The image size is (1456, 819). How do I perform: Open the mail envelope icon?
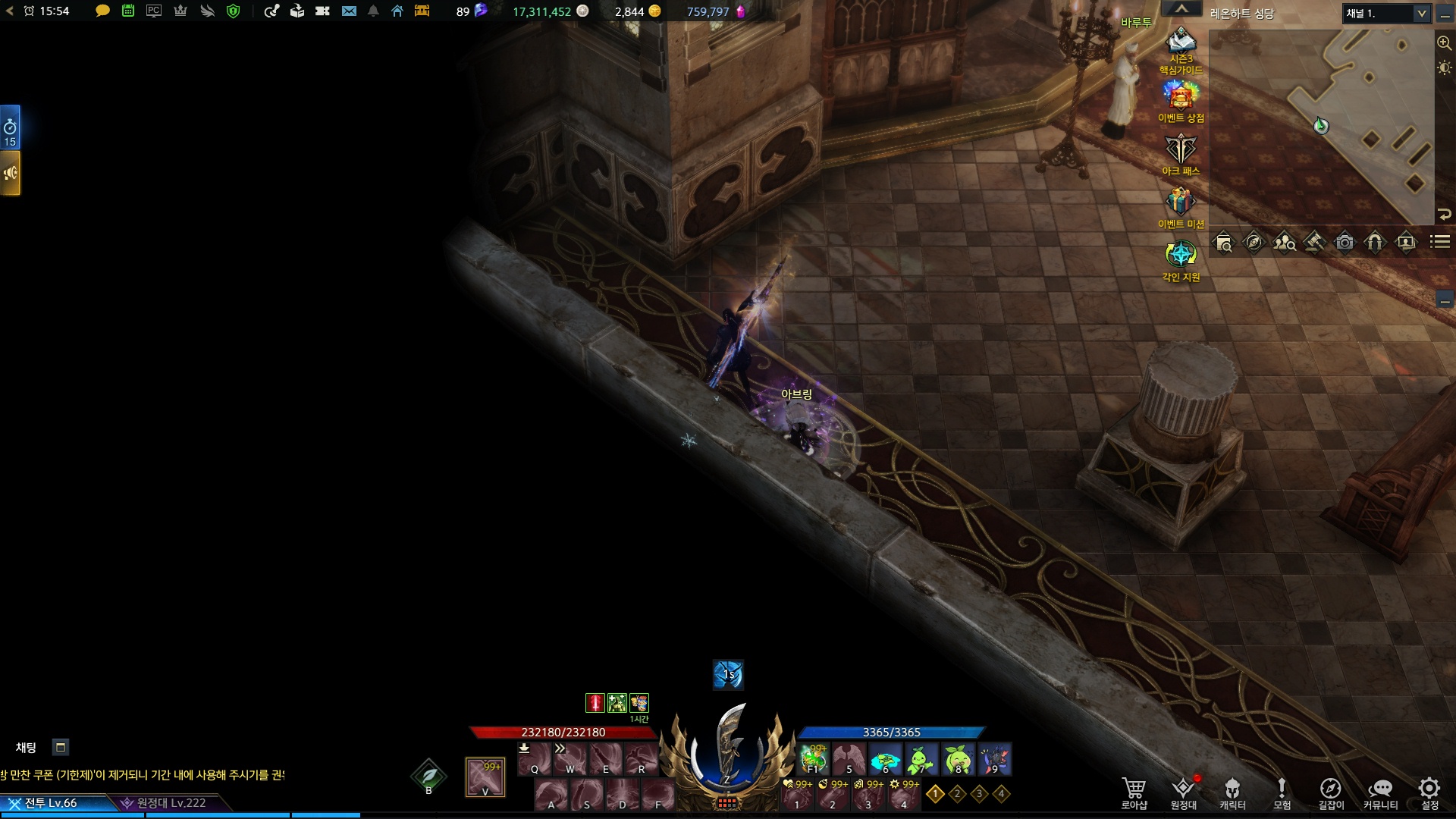tap(349, 11)
